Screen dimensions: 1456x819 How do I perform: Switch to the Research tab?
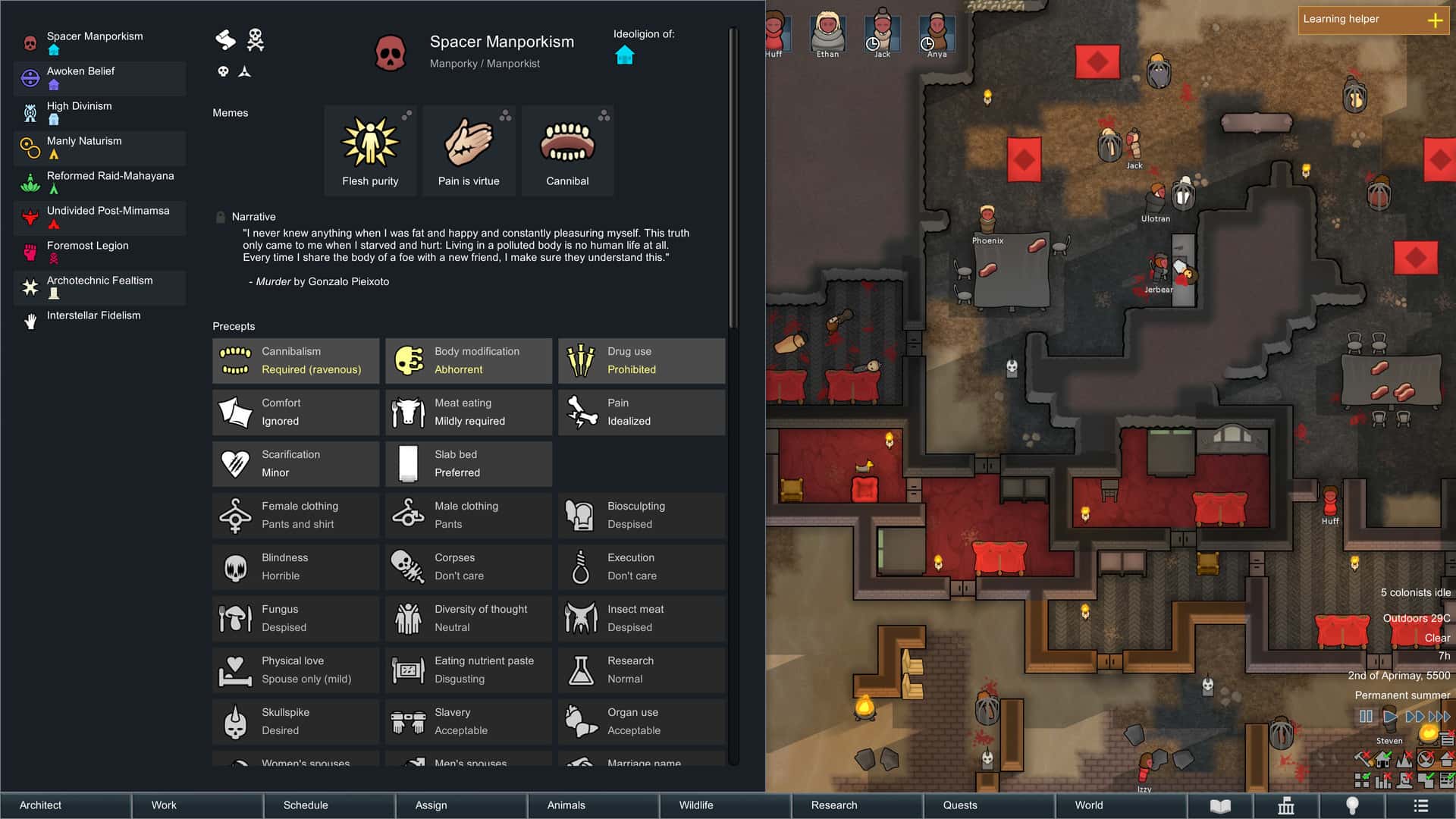click(835, 805)
